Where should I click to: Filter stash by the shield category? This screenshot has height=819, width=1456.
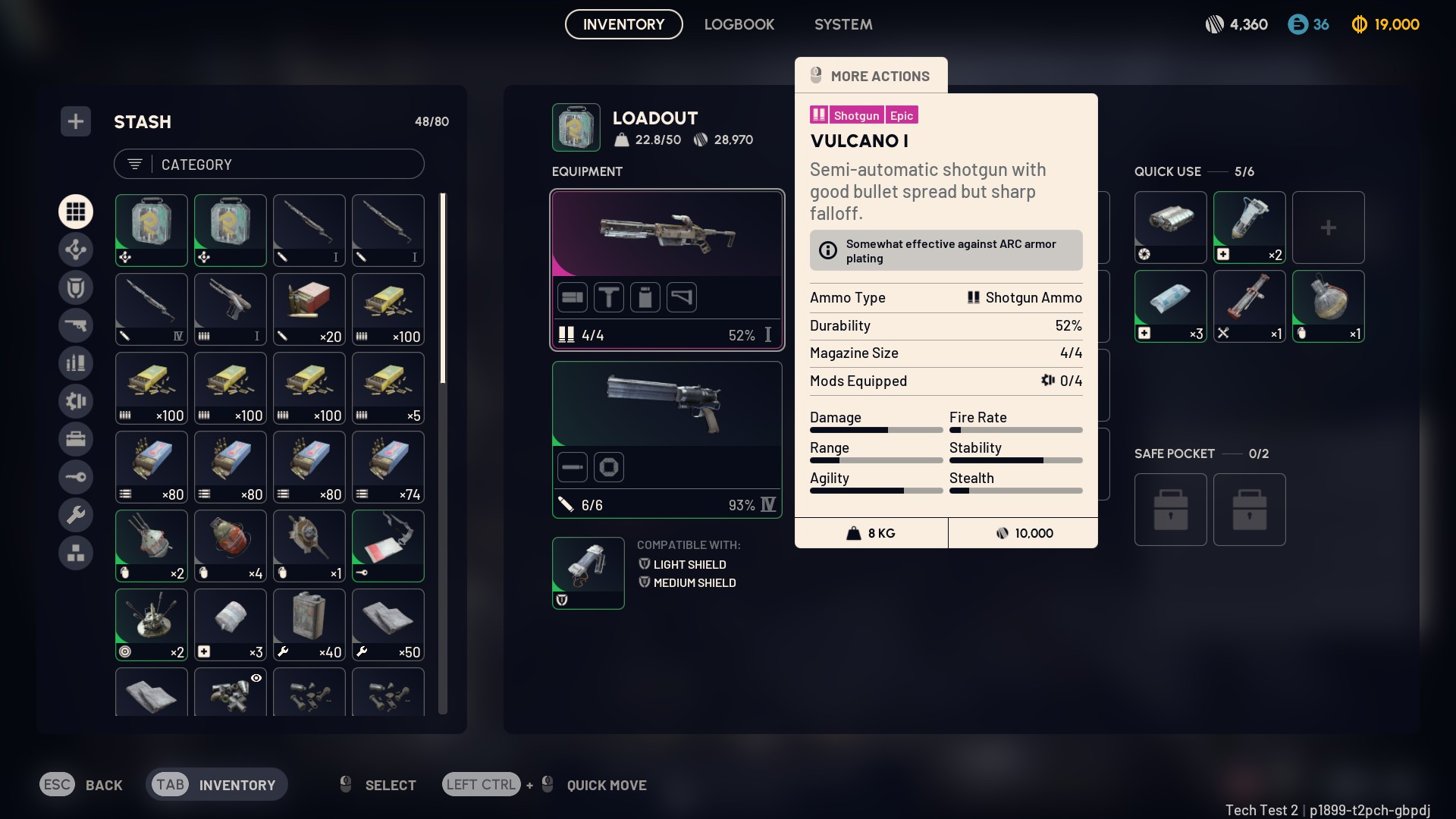pos(76,287)
